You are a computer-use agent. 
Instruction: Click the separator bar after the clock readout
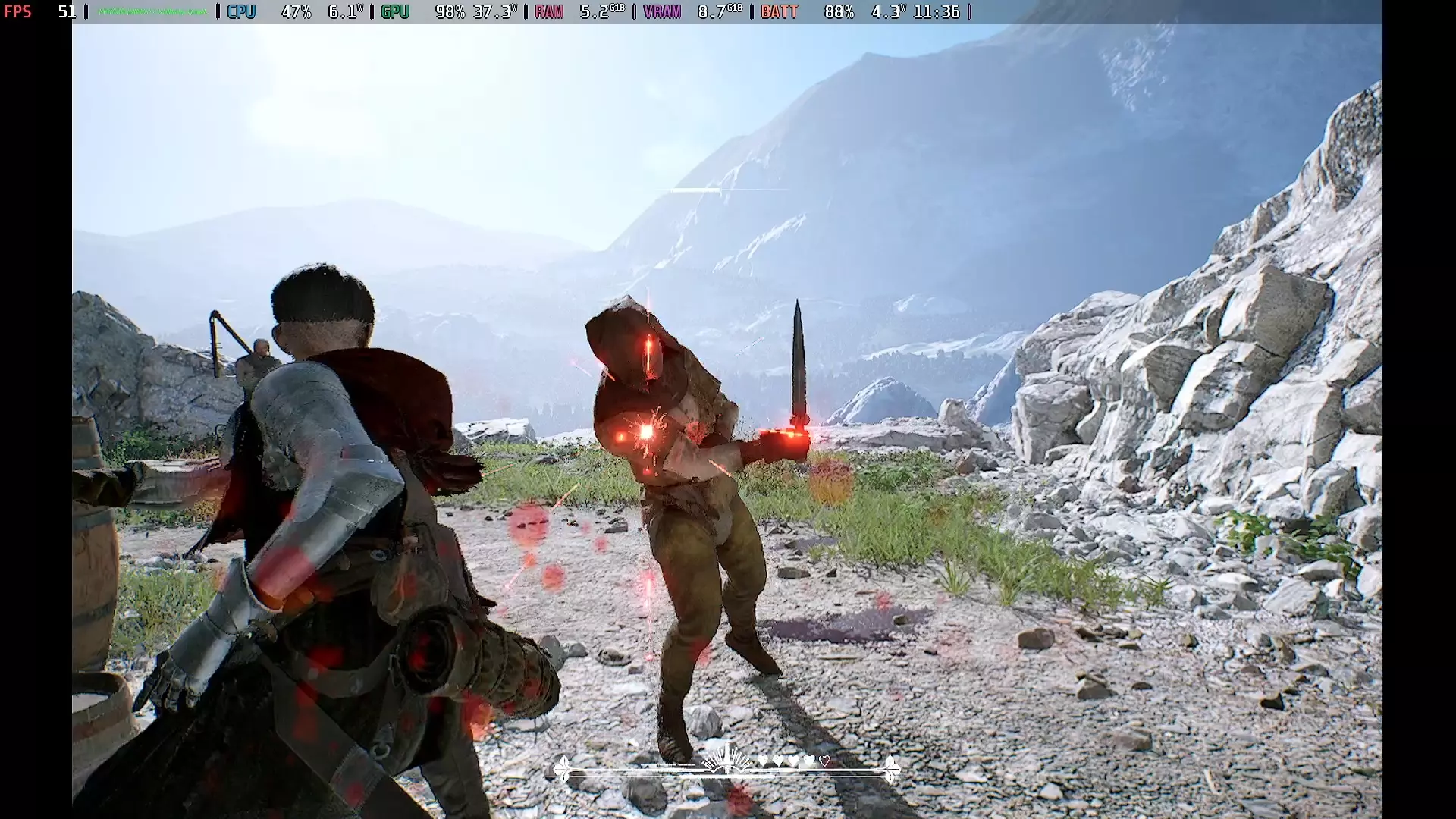point(968,11)
